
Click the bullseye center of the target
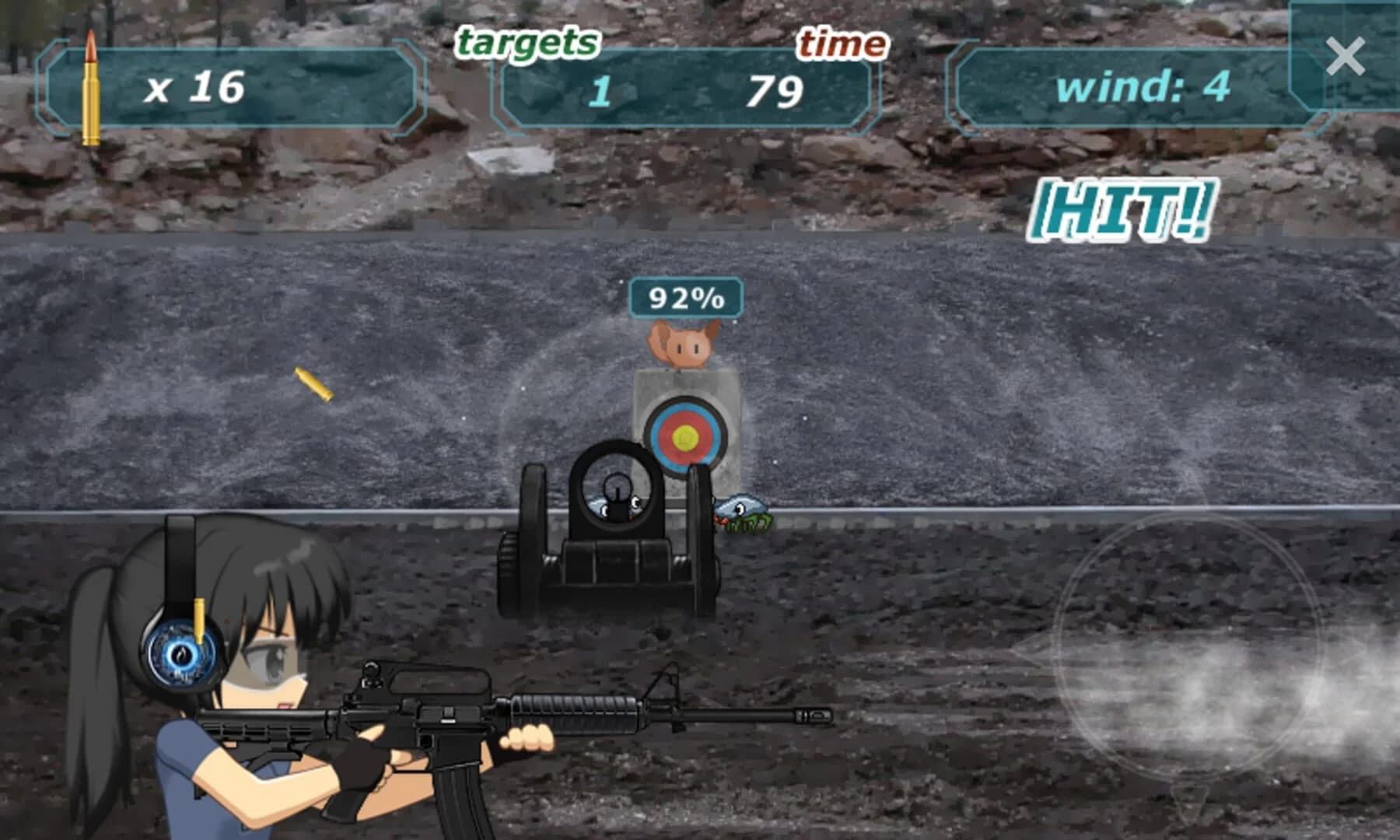click(x=686, y=438)
